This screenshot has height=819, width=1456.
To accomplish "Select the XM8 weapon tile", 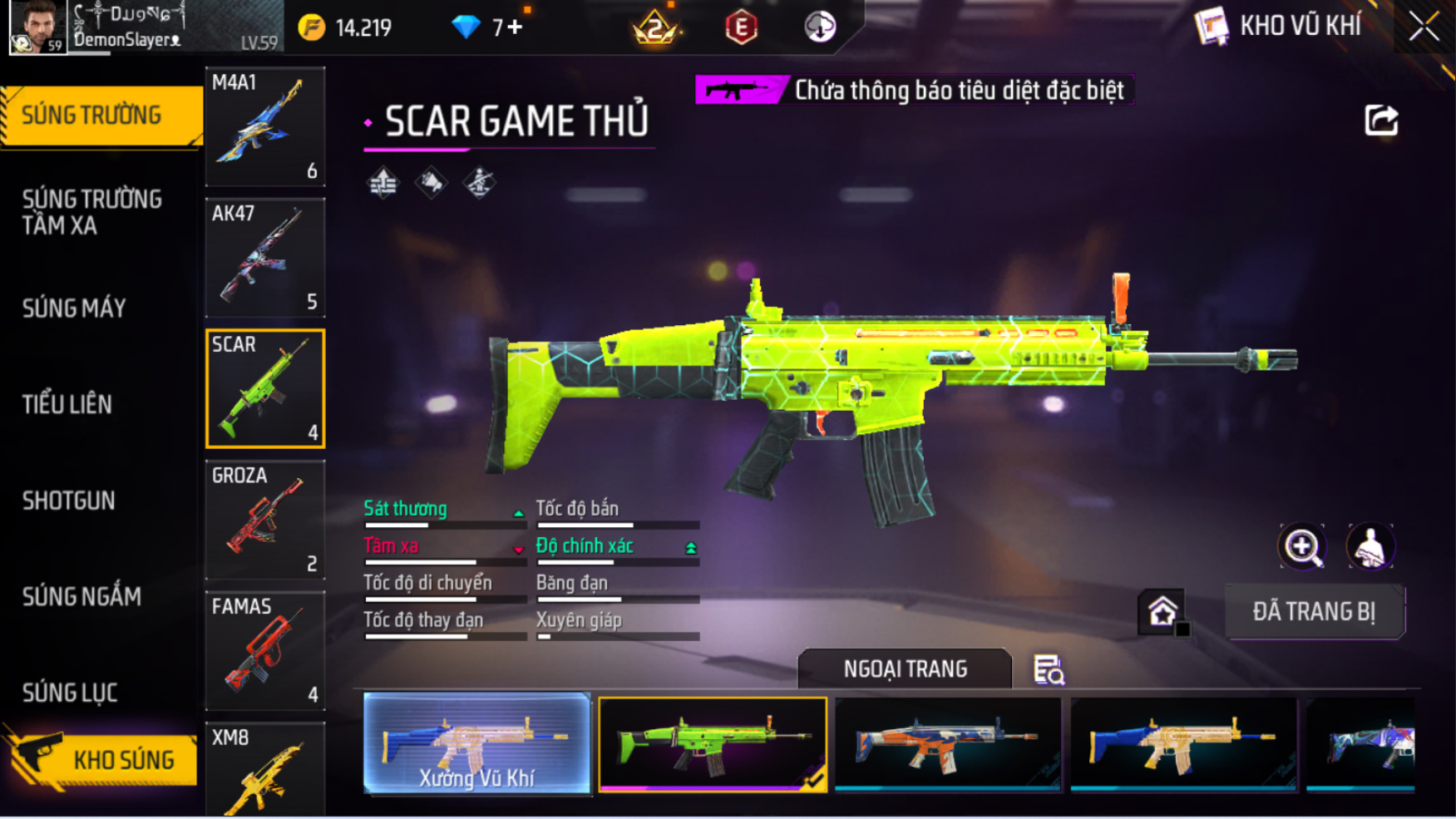I will click(x=265, y=771).
